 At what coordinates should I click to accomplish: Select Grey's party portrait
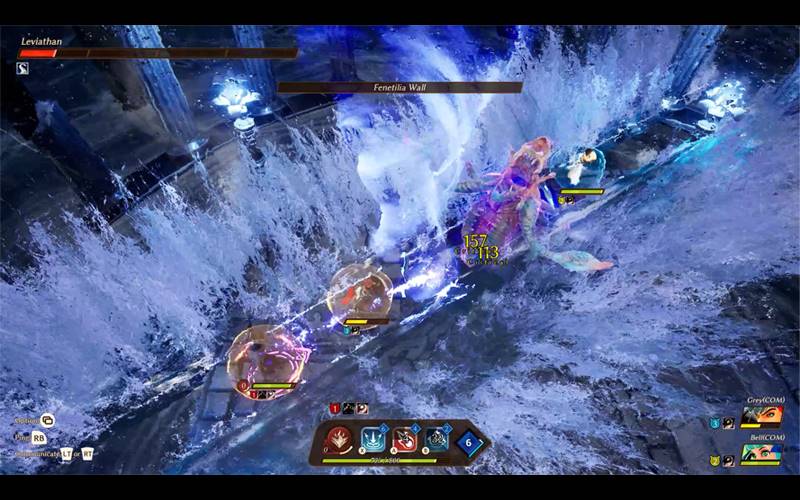coord(762,414)
